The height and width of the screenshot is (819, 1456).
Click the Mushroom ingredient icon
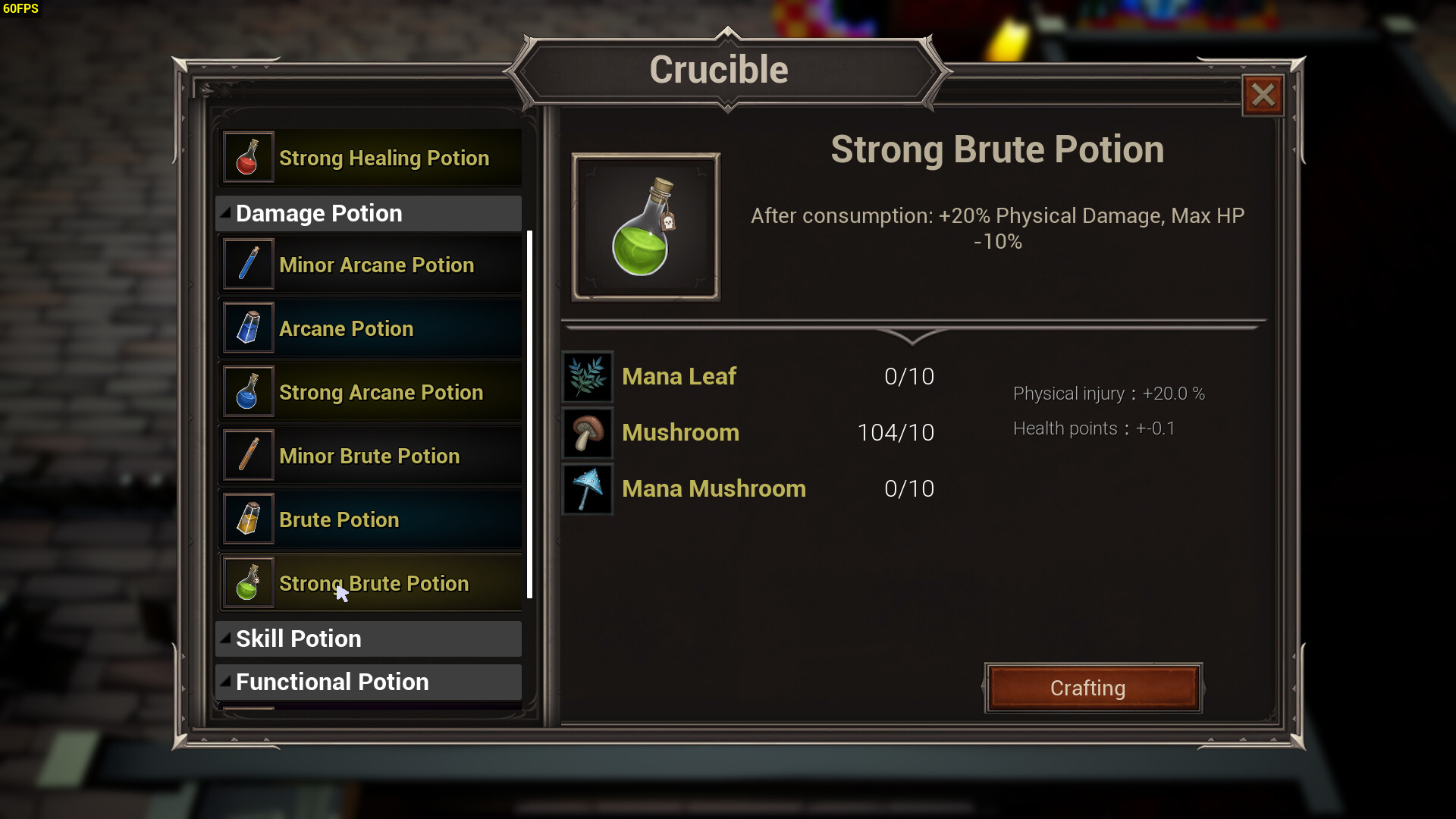[586, 432]
